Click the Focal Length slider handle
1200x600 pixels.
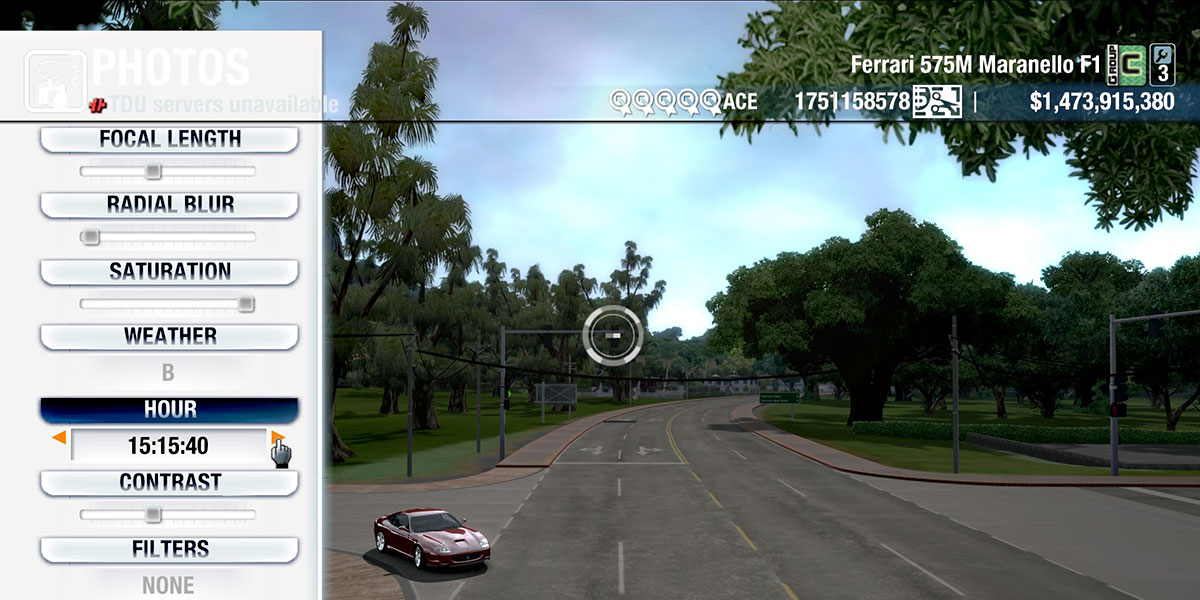click(x=152, y=171)
